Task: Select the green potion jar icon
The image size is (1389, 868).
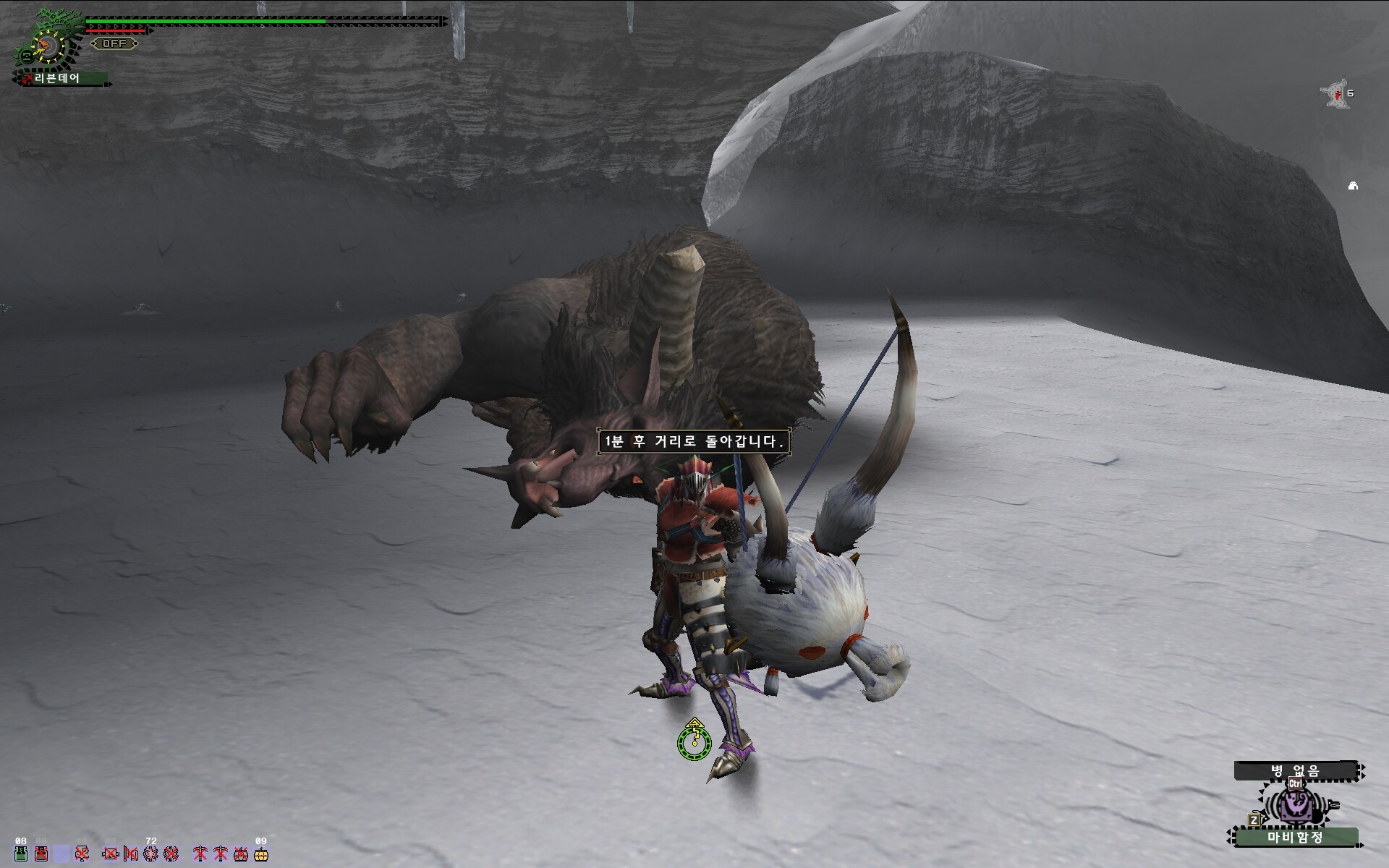Action: [x=21, y=854]
